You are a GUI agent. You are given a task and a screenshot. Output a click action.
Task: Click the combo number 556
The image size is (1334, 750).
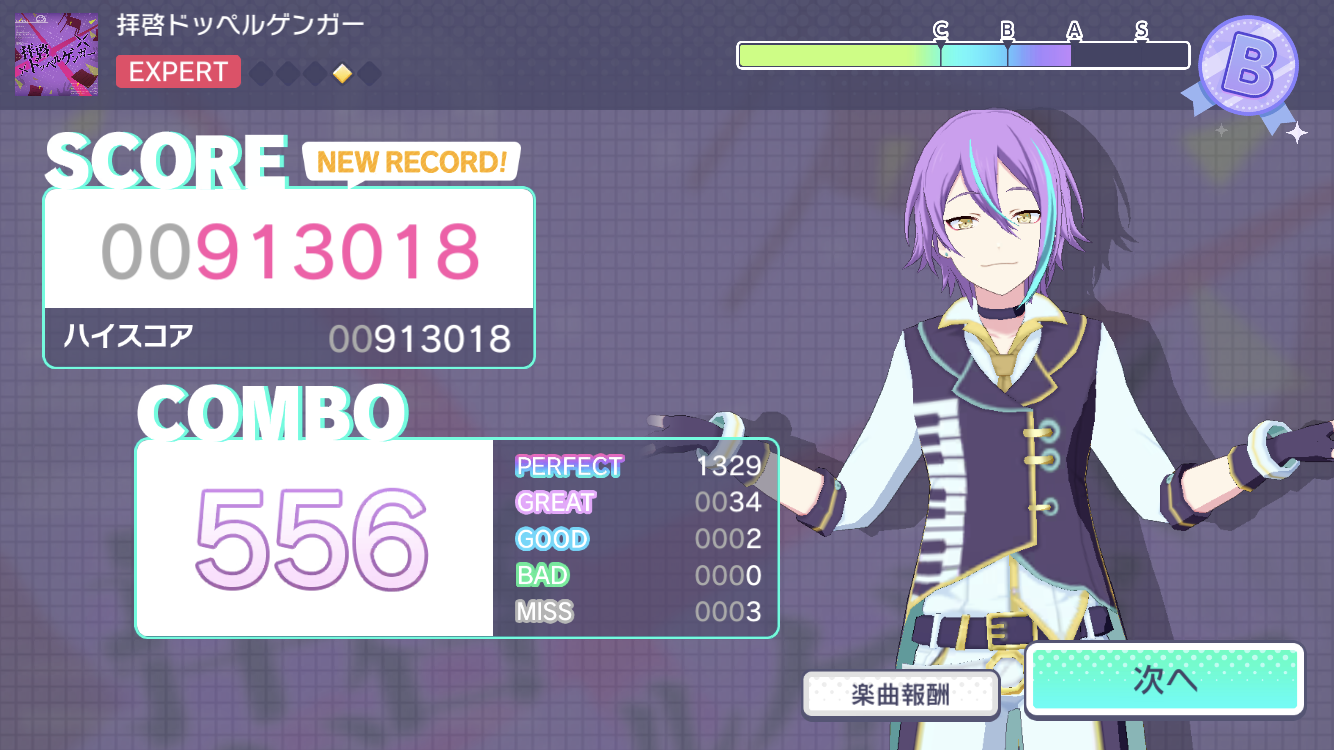(x=310, y=540)
